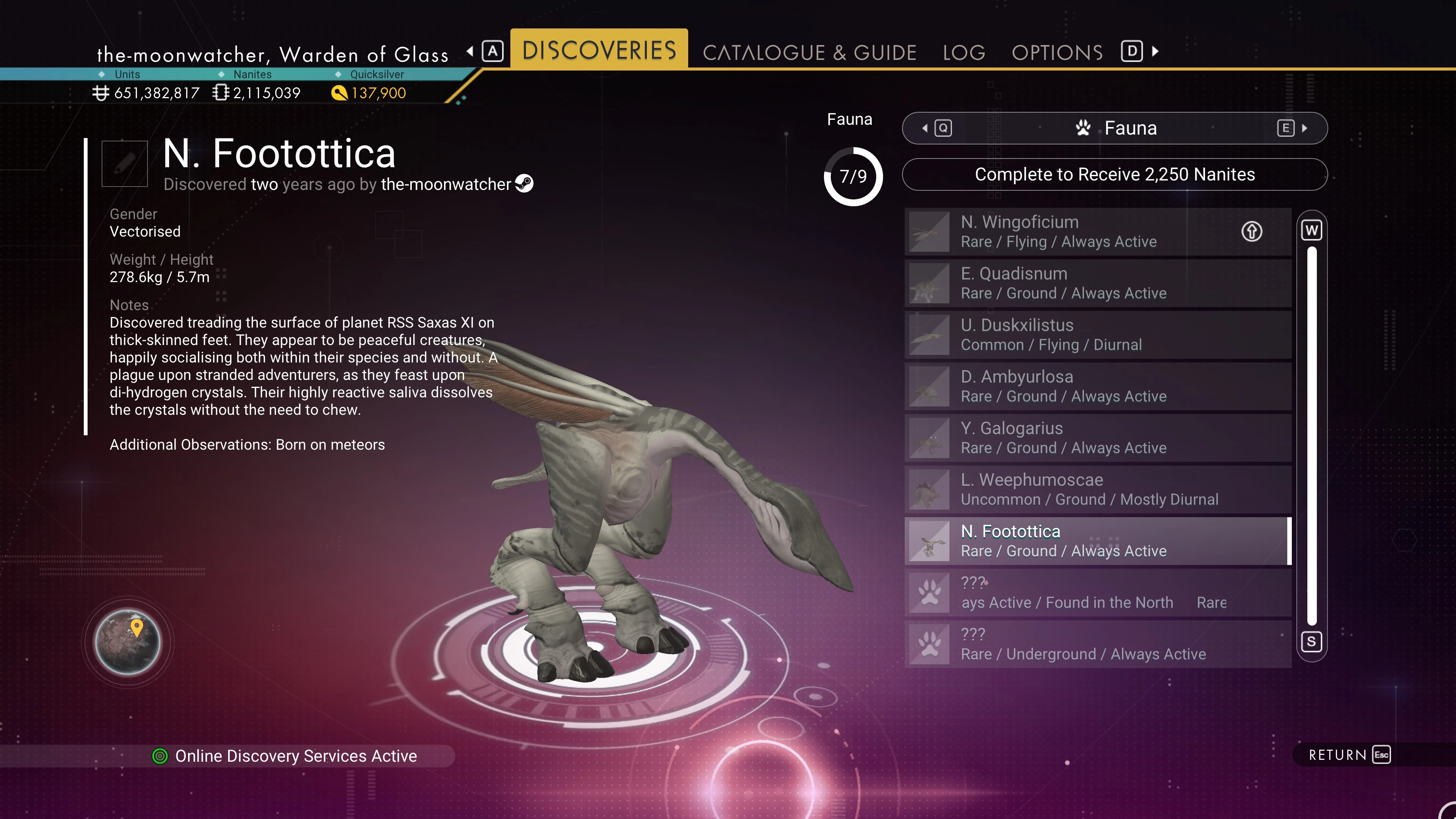Open the Log tab
Image resolution: width=1456 pixels, height=819 pixels.
pyautogui.click(x=964, y=53)
